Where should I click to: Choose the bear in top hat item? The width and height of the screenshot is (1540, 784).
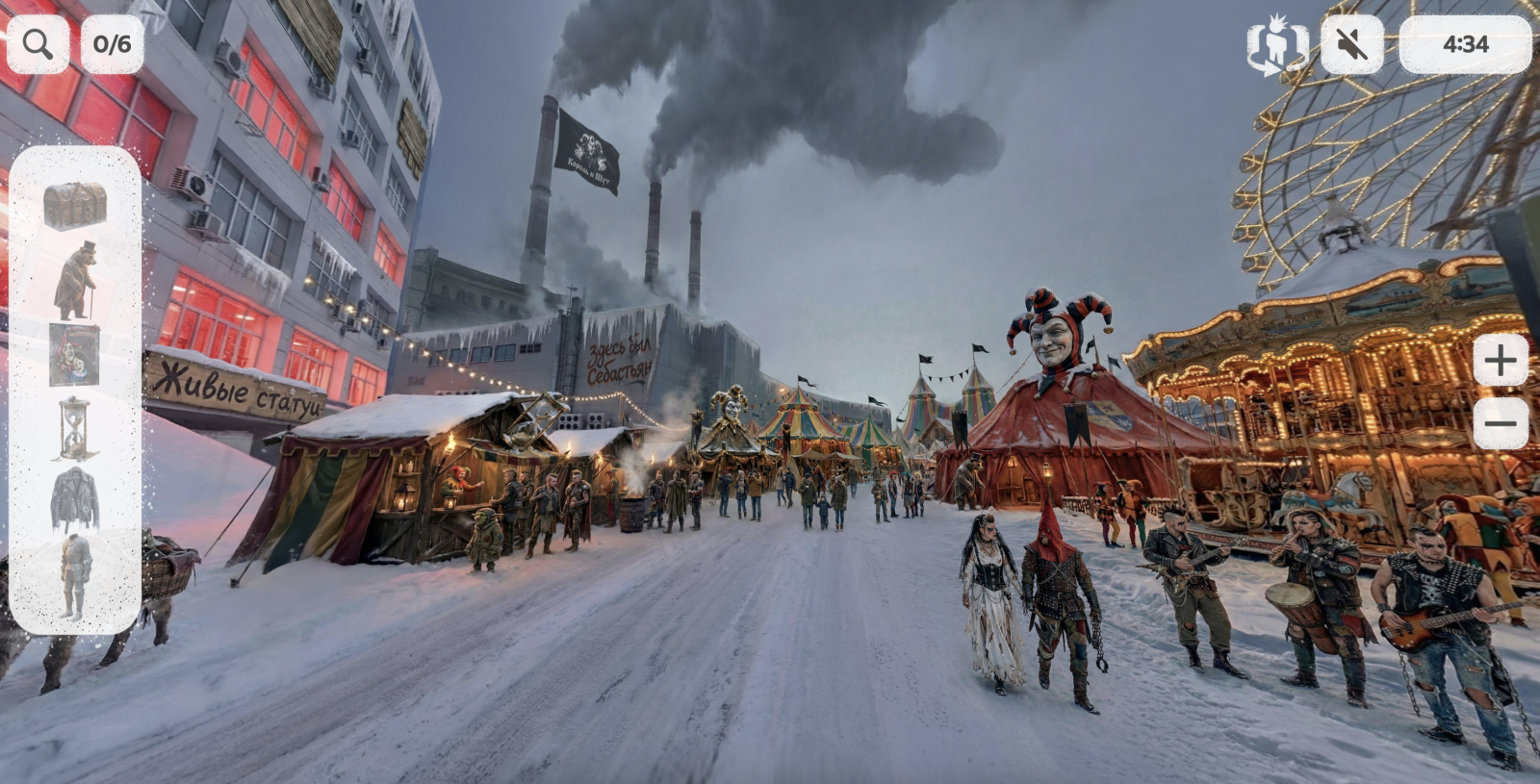click(75, 280)
